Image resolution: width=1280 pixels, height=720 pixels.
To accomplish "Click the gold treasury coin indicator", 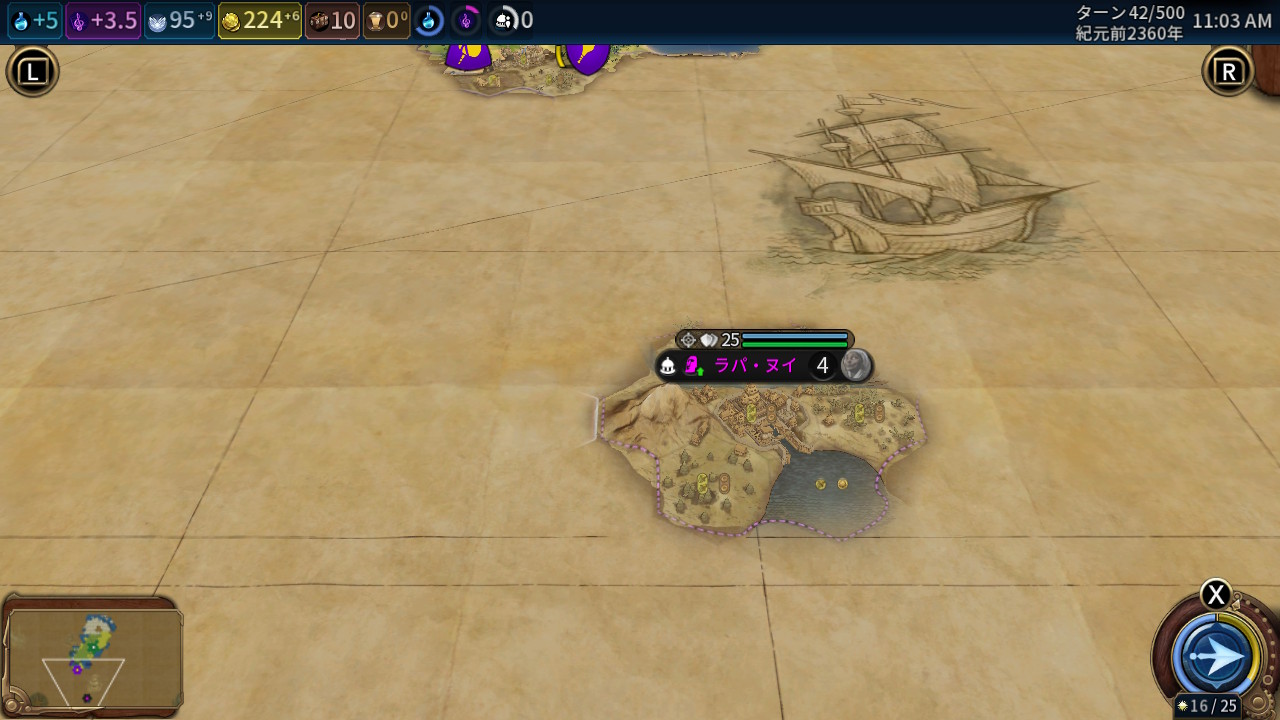I will 260,21.
